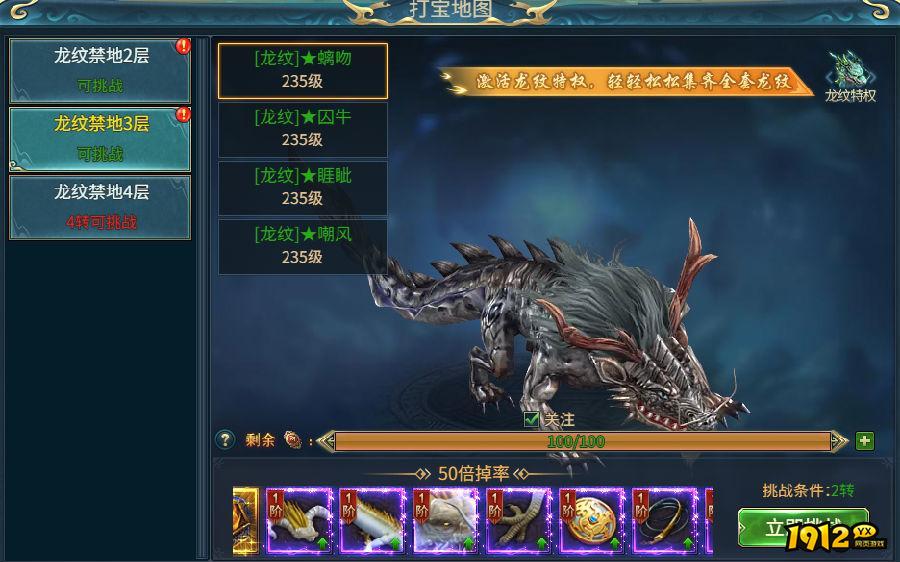Open the 龙纹特权 privilege icon
Screen dimensions: 900x562
tap(850, 77)
